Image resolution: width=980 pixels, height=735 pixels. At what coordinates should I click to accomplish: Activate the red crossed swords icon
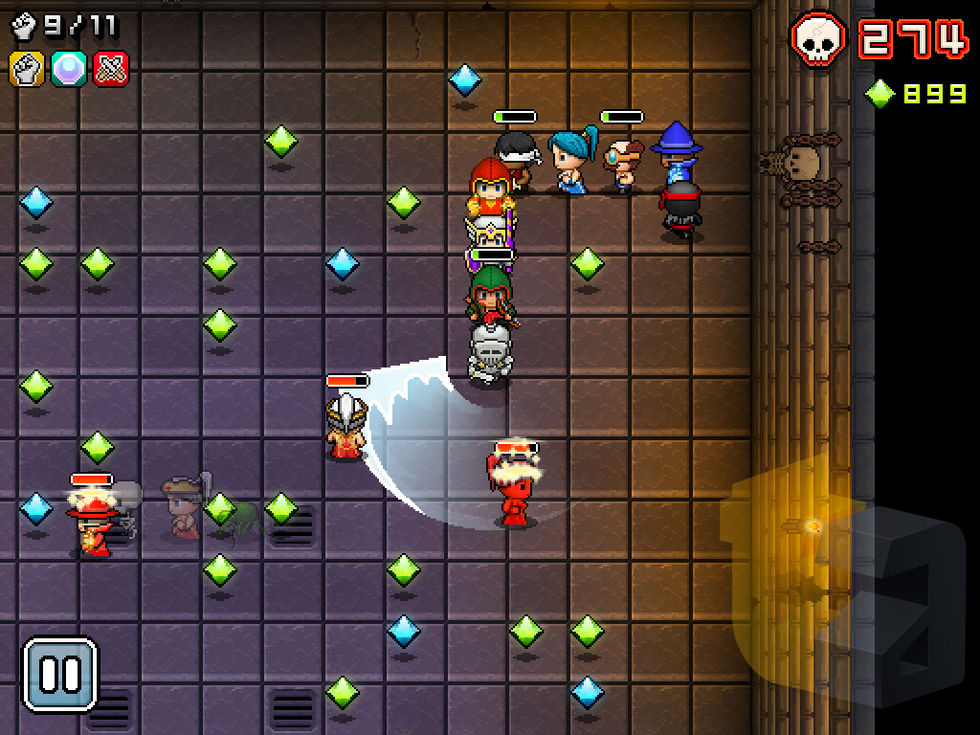coord(110,68)
